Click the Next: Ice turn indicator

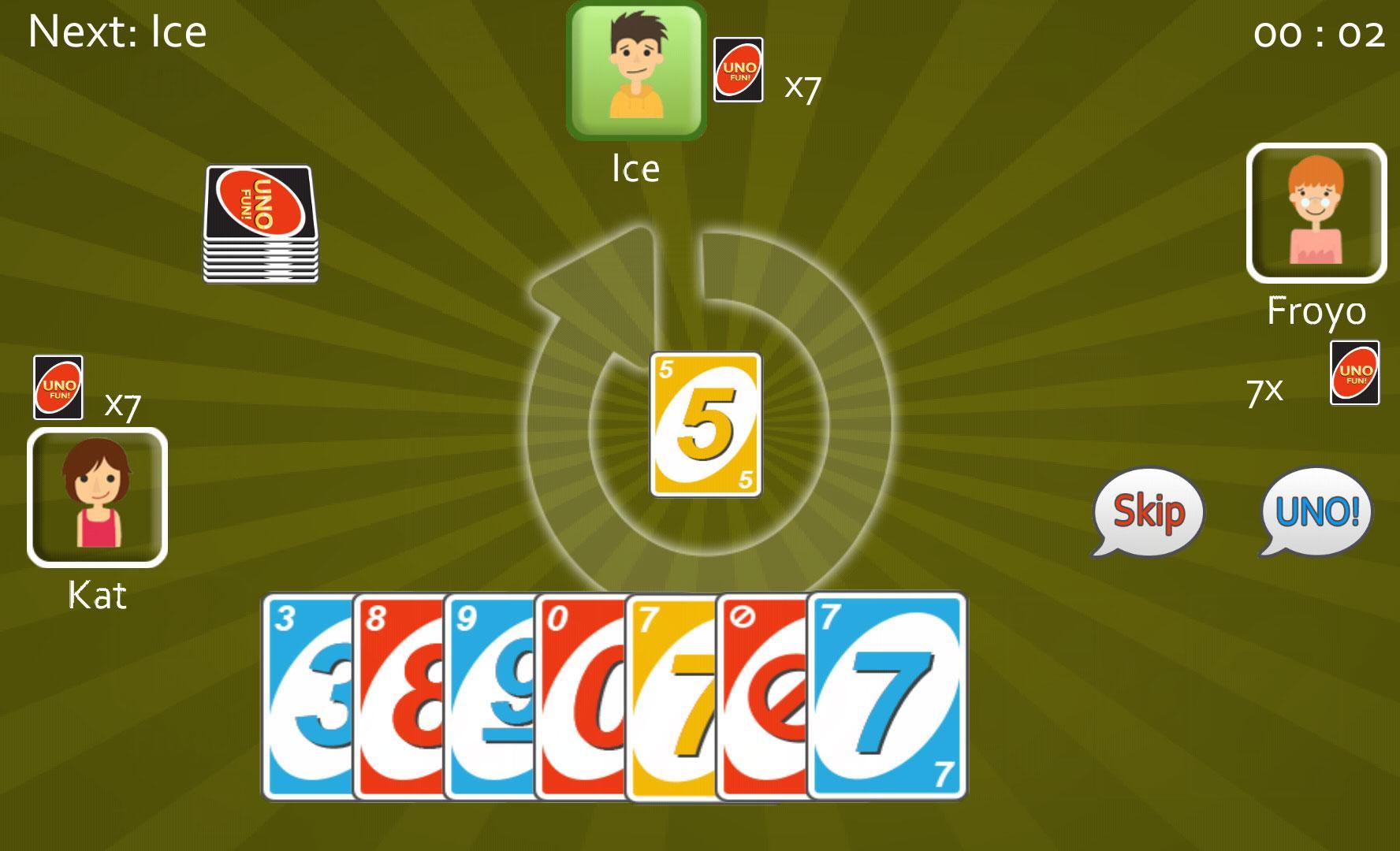[x=117, y=32]
